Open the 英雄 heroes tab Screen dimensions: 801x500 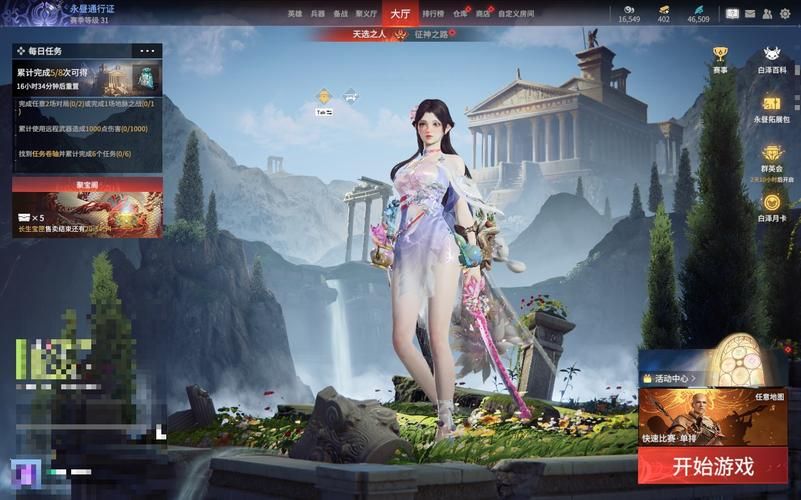click(295, 14)
